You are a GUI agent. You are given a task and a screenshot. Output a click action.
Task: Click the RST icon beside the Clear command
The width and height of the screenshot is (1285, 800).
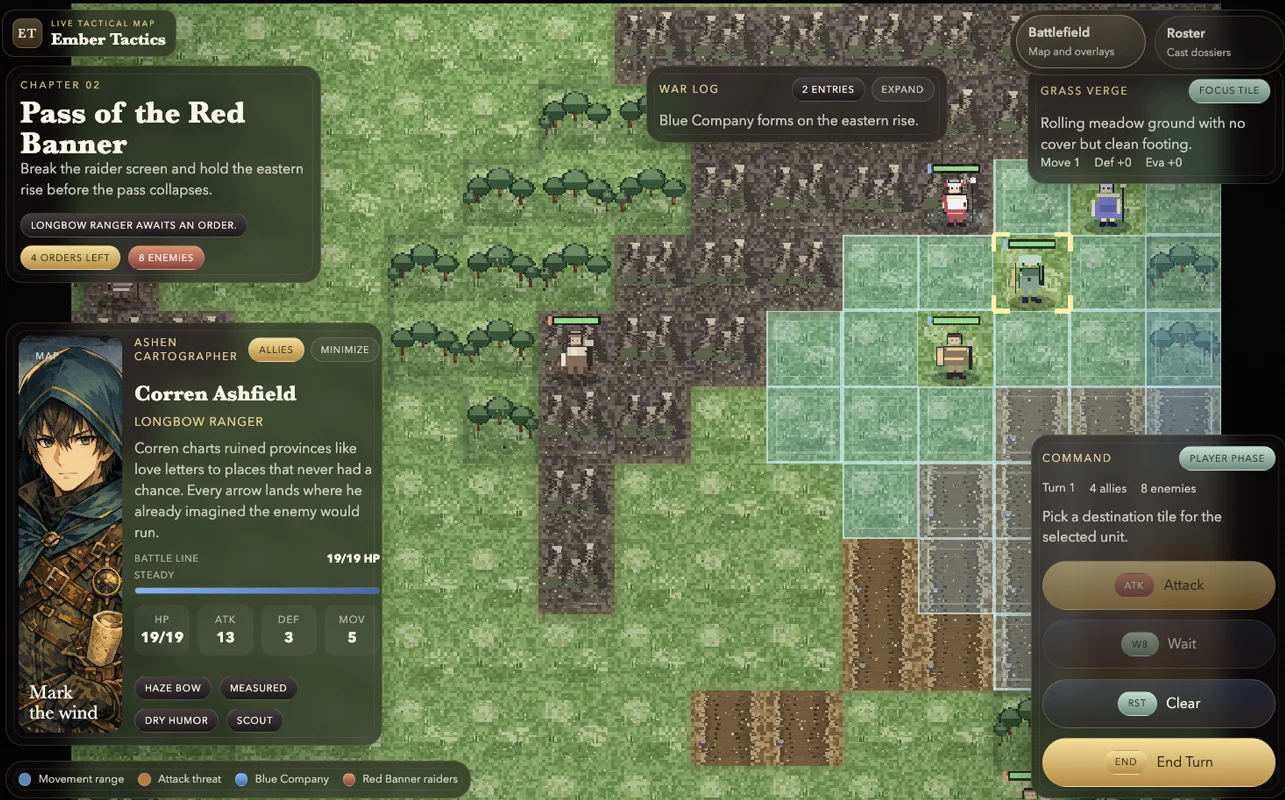tap(1136, 703)
